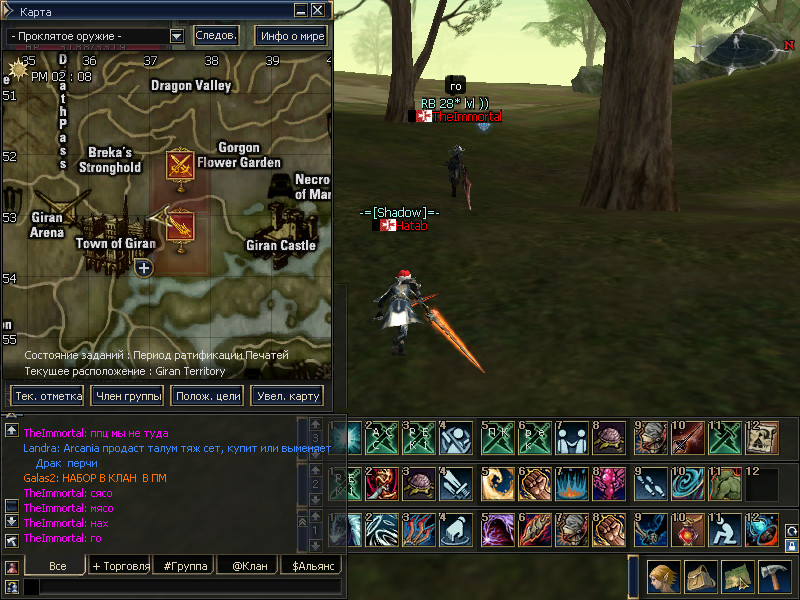This screenshot has height=600, width=800.
Task: Open the character face menu button
Action: point(664,577)
